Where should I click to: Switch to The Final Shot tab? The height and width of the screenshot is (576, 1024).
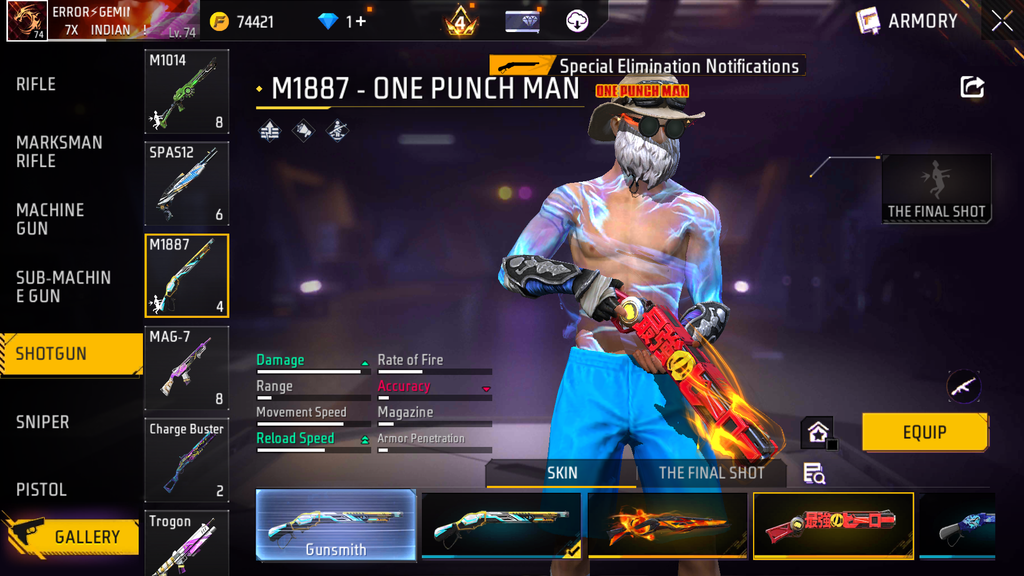click(711, 473)
